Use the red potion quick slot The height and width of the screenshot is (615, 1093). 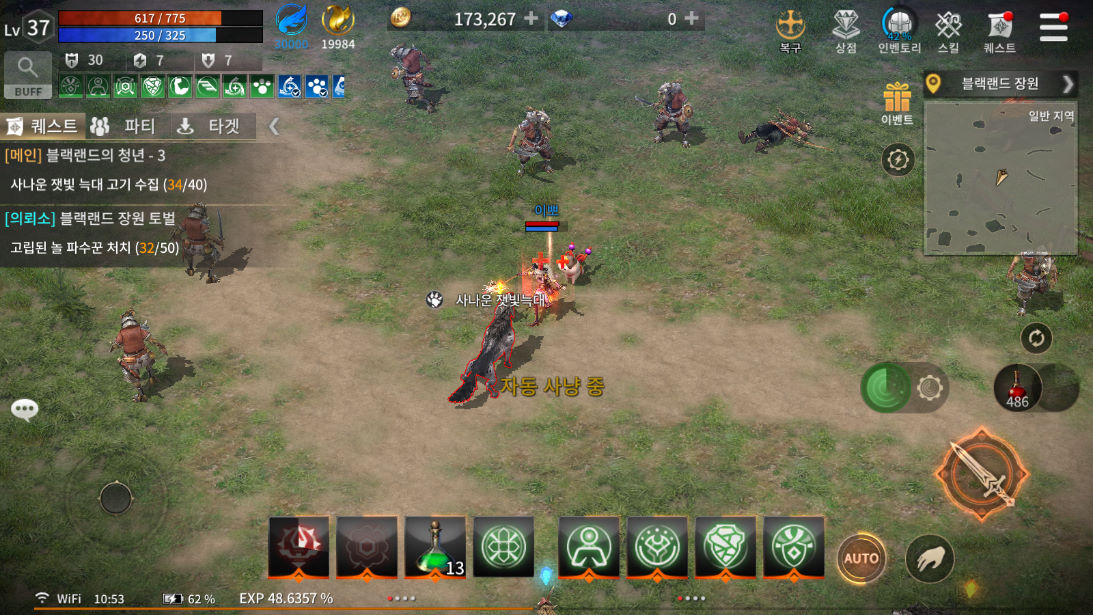[x=1018, y=386]
